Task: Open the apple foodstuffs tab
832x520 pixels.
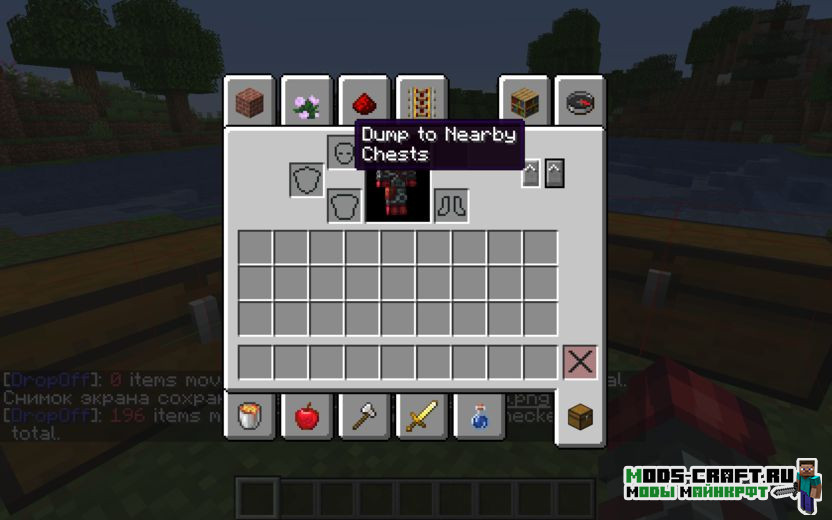Action: click(306, 416)
